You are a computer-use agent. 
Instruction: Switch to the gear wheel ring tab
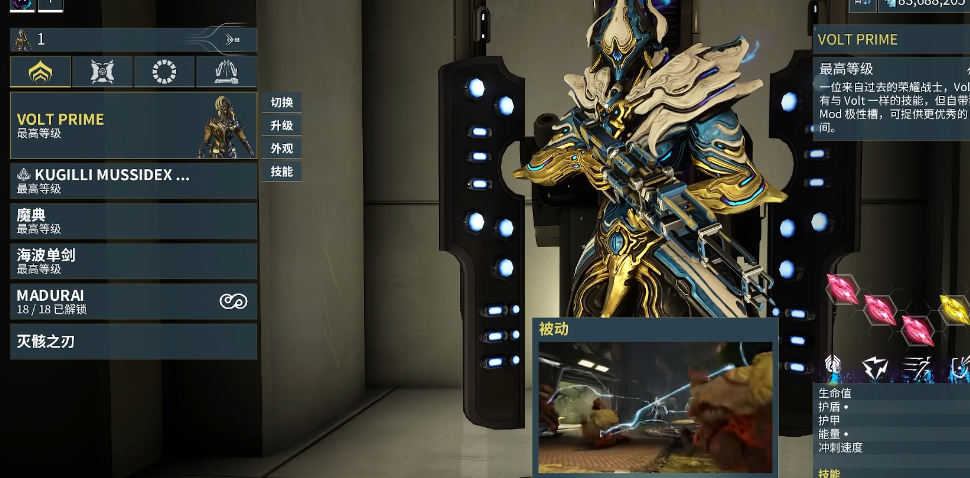(165, 72)
